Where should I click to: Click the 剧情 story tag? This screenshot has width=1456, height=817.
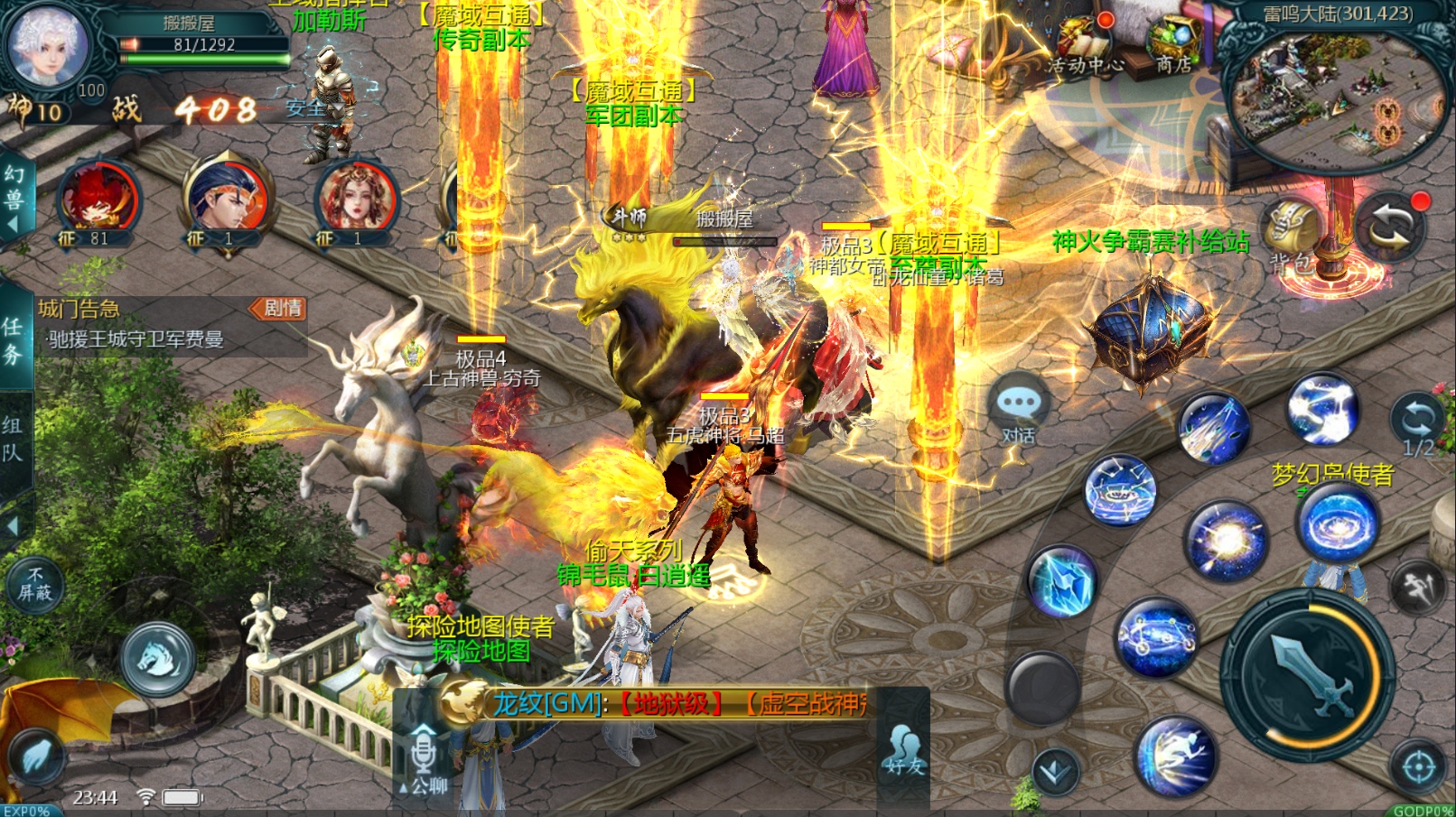click(x=280, y=309)
